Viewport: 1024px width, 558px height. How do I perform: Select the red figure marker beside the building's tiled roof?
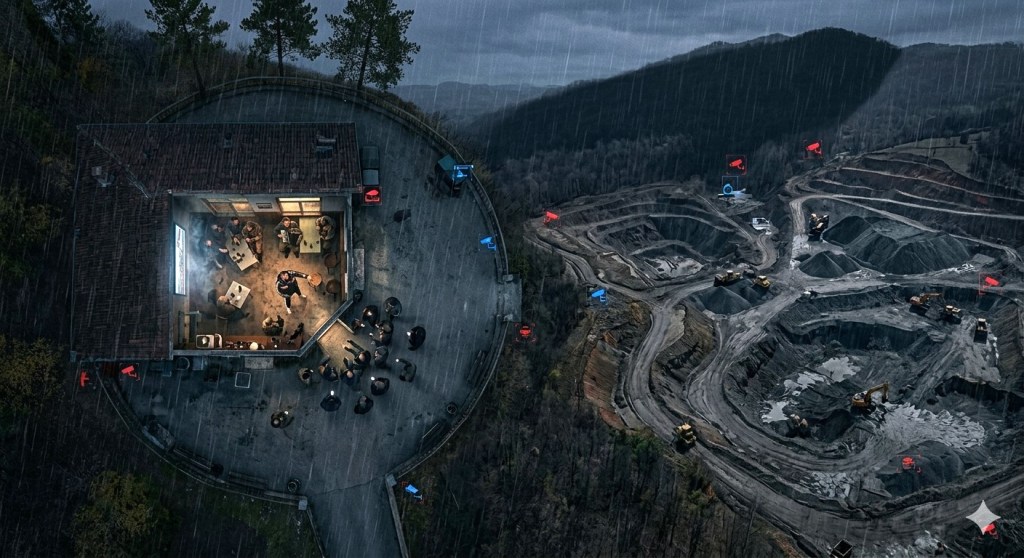84,378
